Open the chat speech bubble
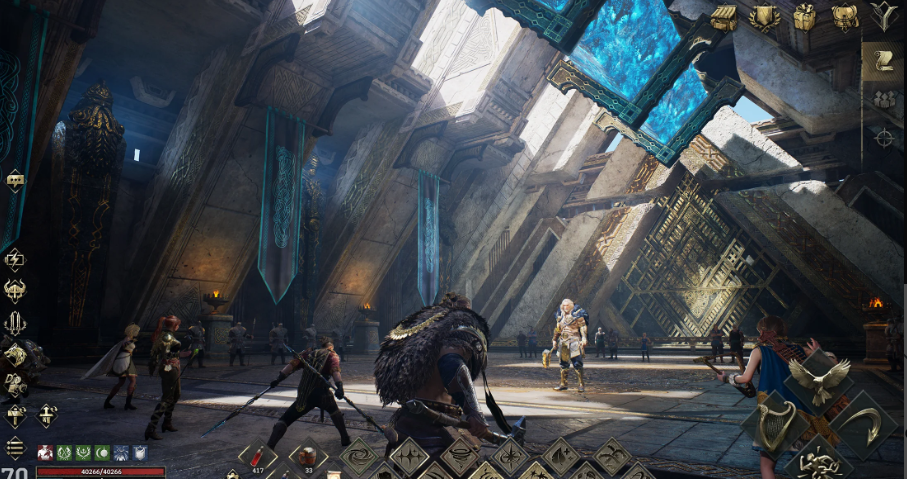 (x=15, y=180)
